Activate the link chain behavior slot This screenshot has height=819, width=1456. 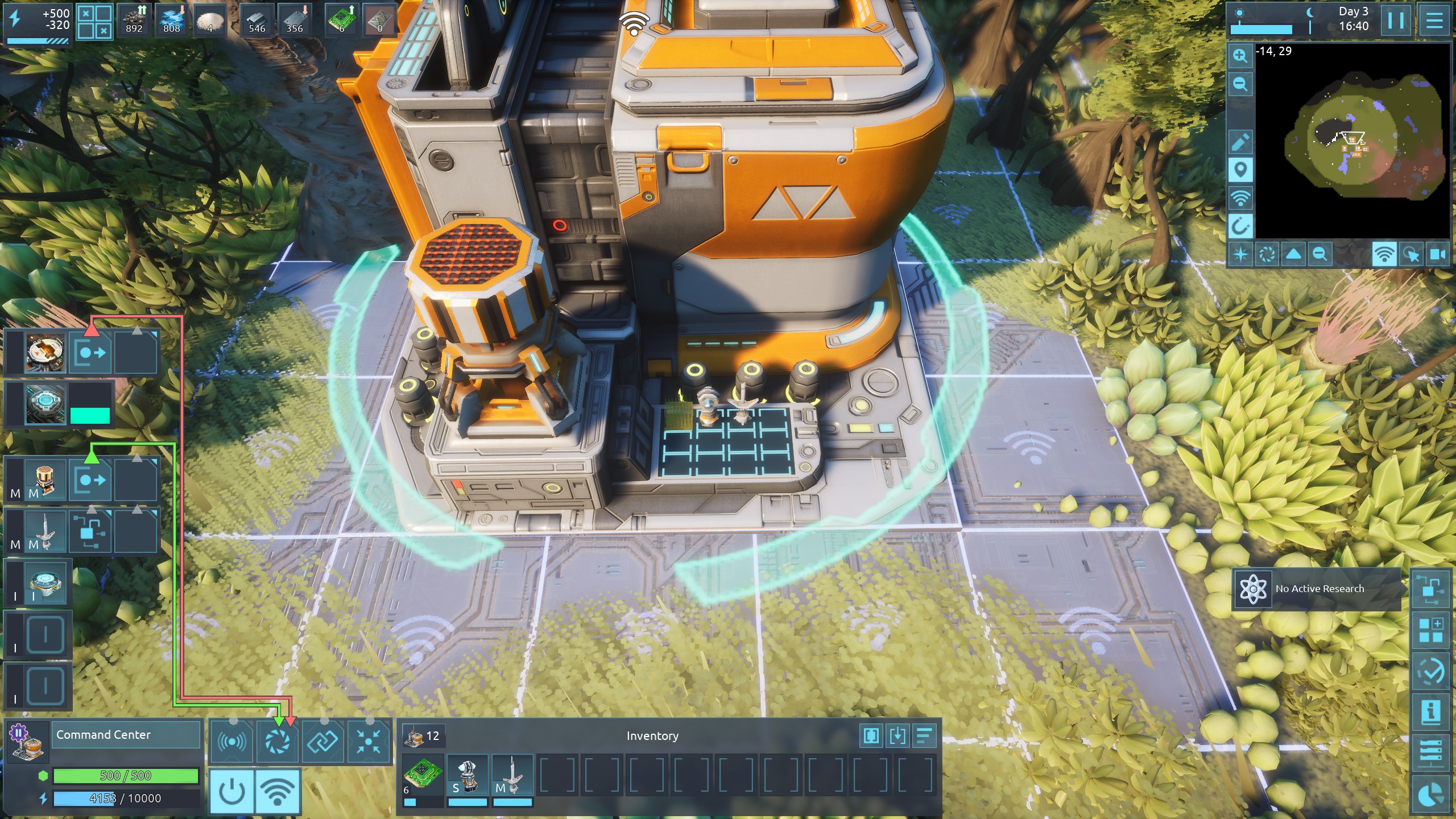(323, 741)
